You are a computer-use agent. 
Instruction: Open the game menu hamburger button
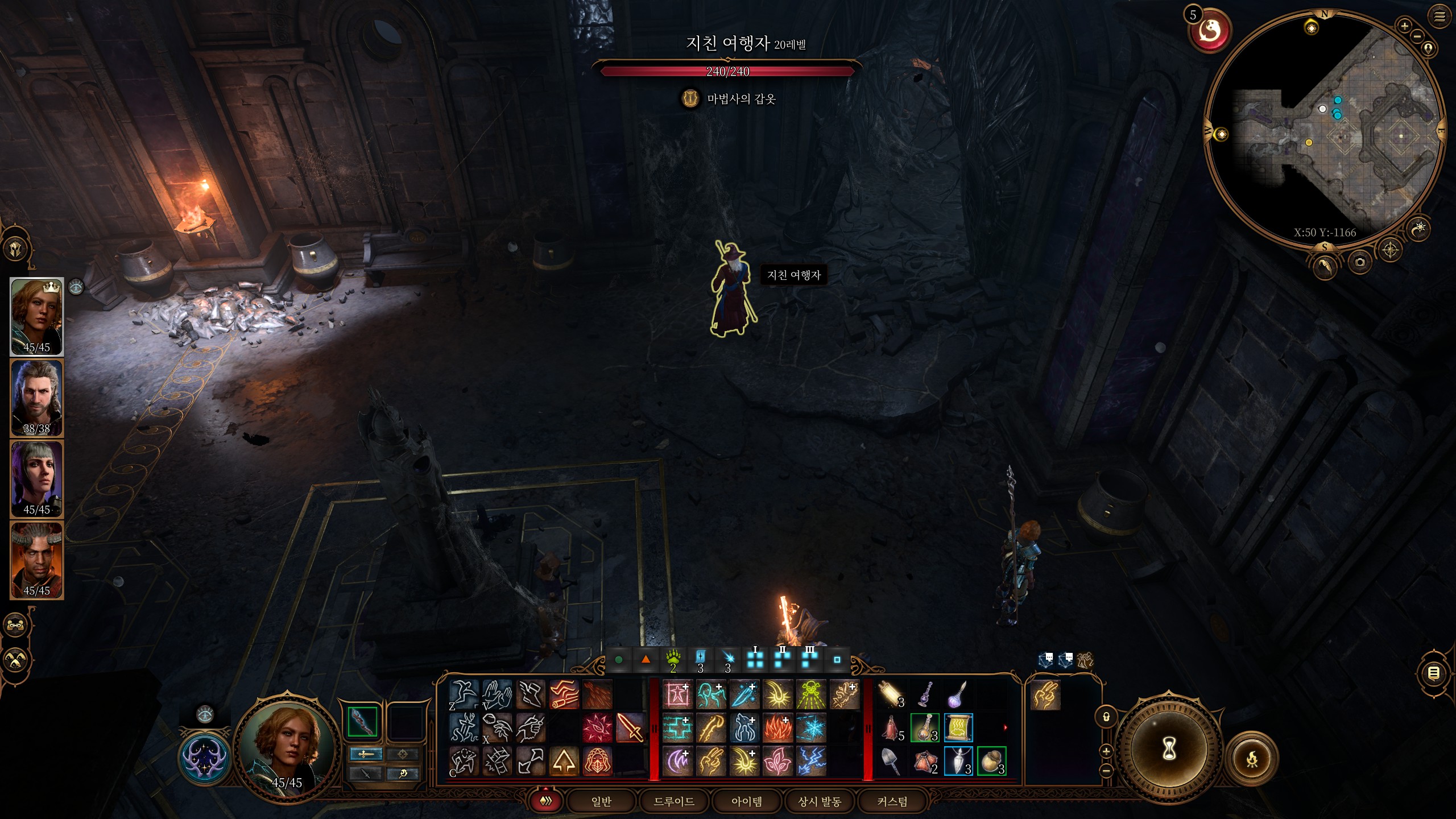pos(1440,16)
